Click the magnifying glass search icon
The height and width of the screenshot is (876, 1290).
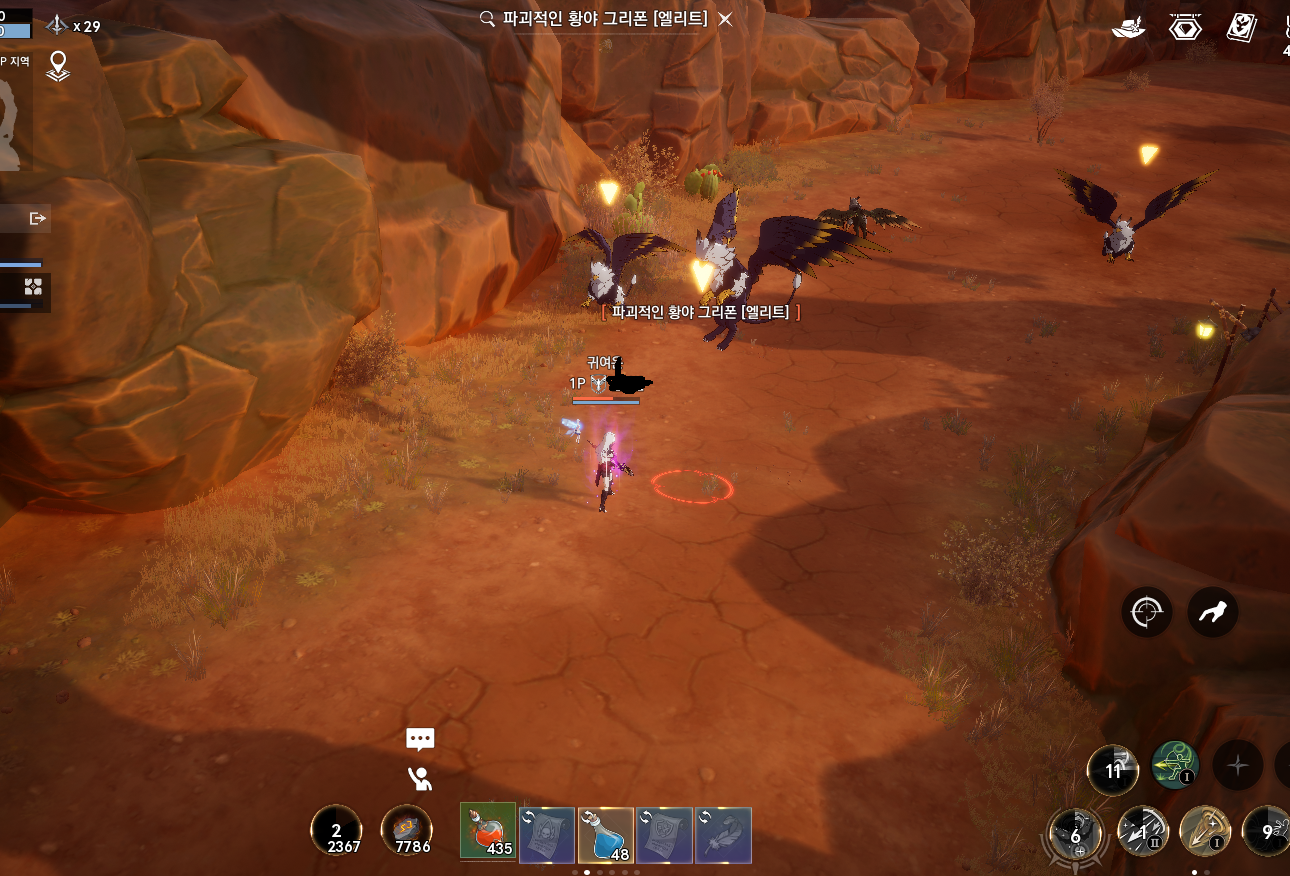pos(488,19)
